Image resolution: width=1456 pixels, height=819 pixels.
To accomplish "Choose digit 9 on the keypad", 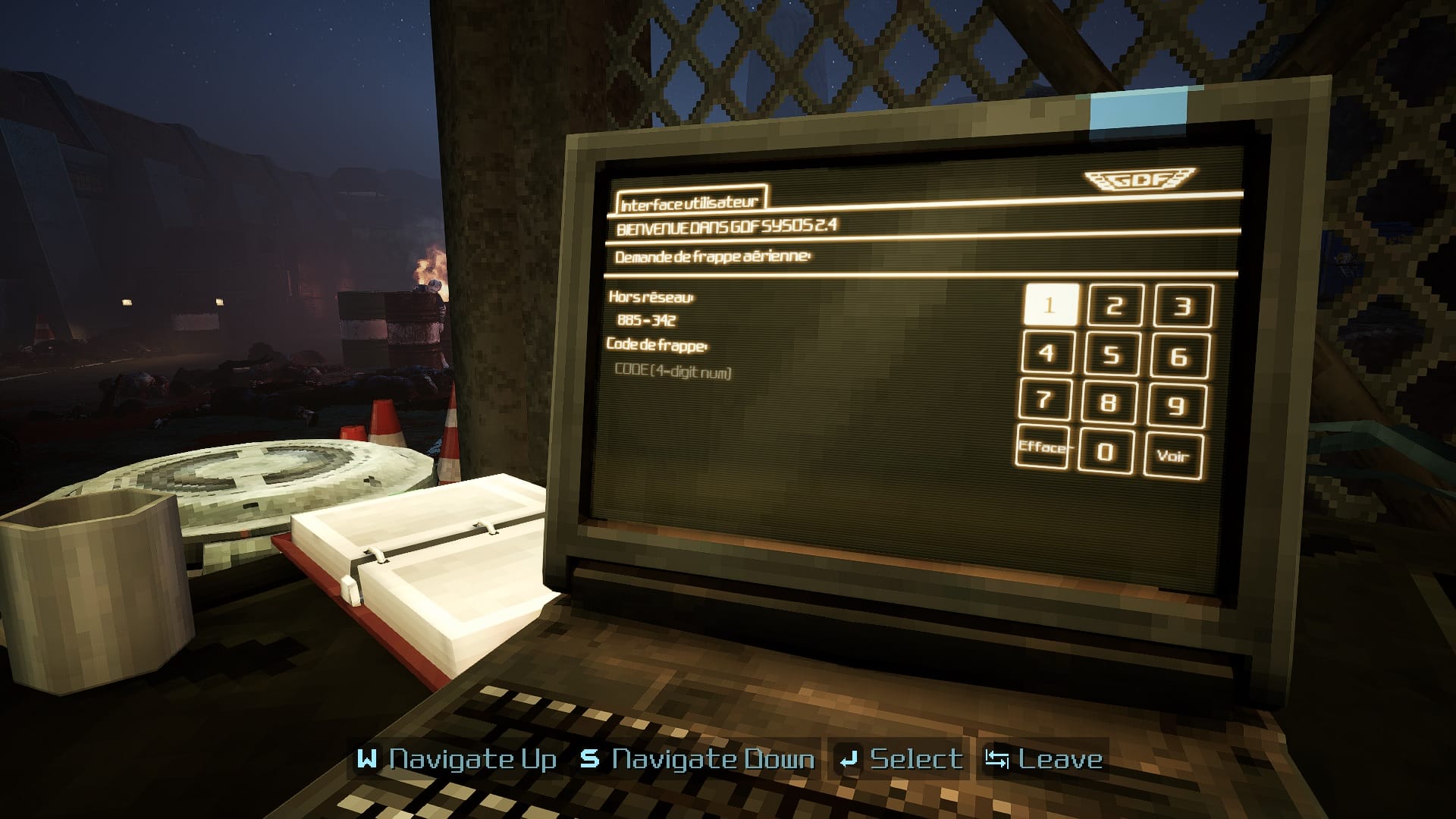I will pos(1176,405).
